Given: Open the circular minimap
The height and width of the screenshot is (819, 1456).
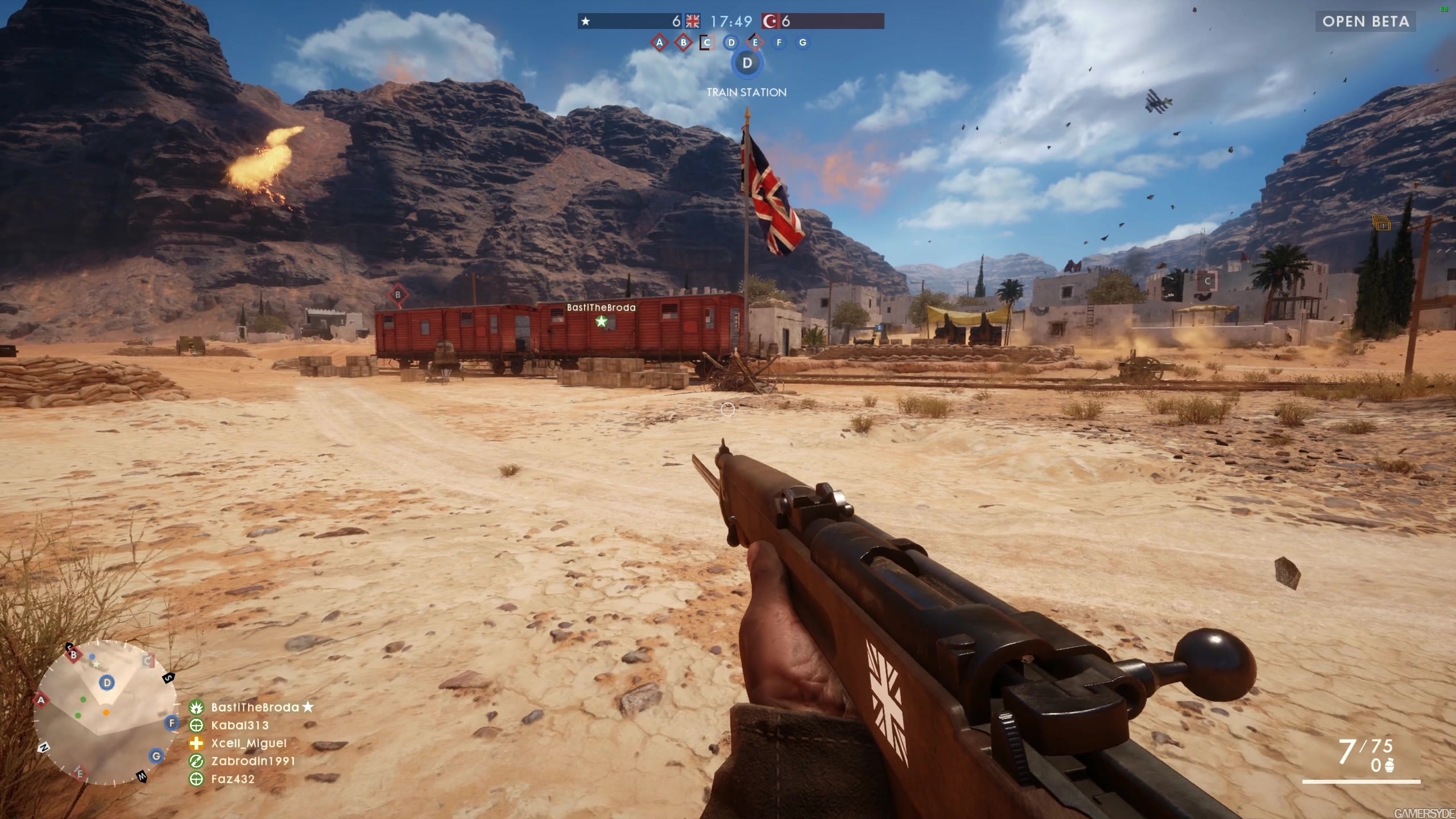Looking at the screenshot, I should pyautogui.click(x=105, y=712).
